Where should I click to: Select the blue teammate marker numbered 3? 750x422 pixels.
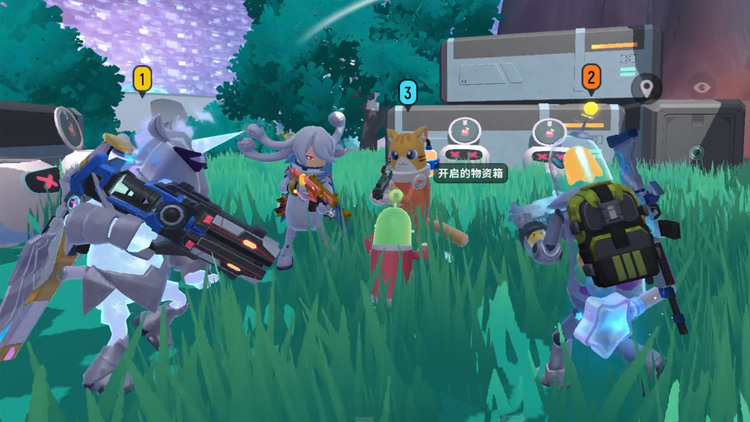click(407, 93)
